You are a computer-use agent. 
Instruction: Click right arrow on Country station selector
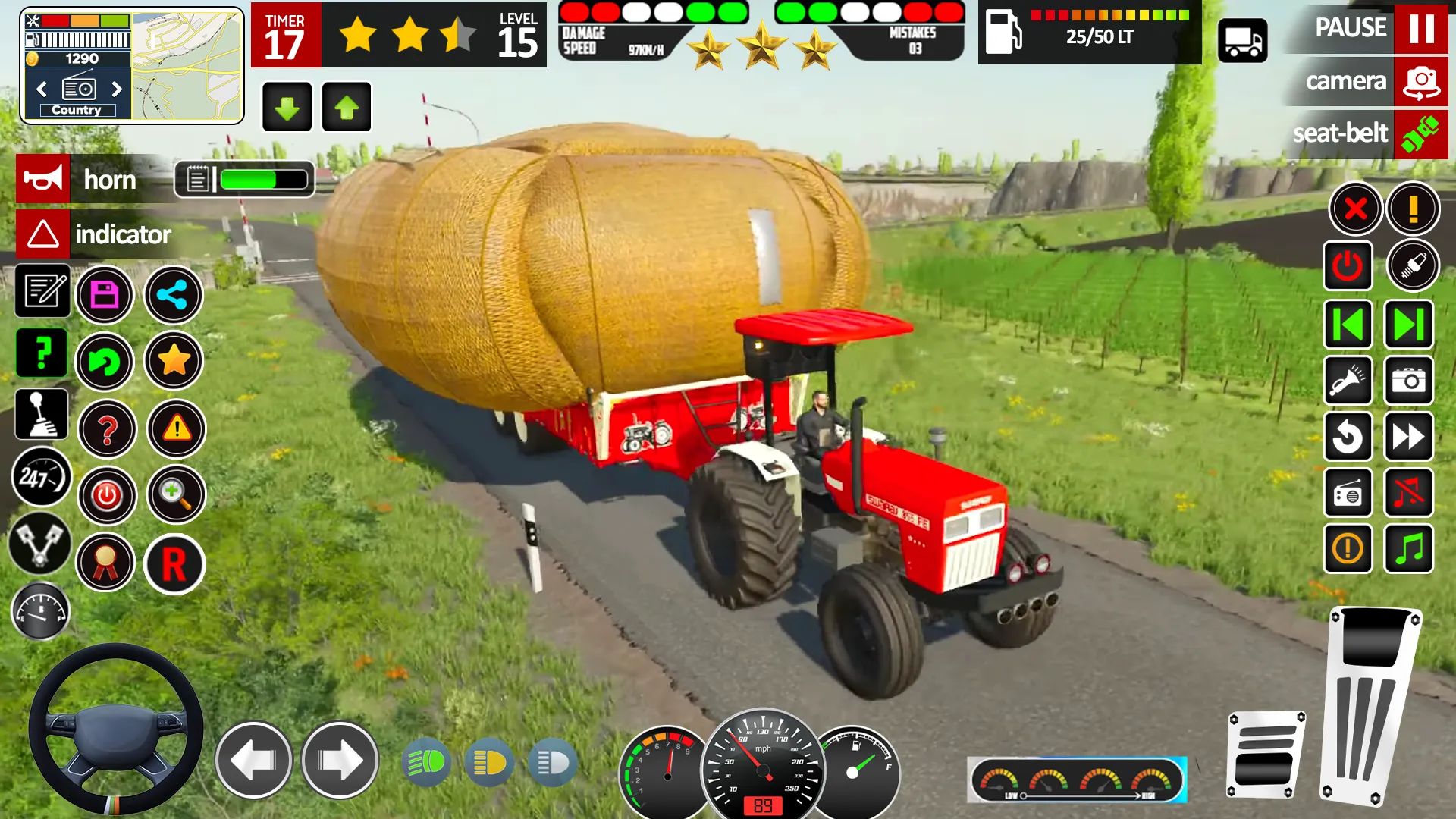(118, 89)
